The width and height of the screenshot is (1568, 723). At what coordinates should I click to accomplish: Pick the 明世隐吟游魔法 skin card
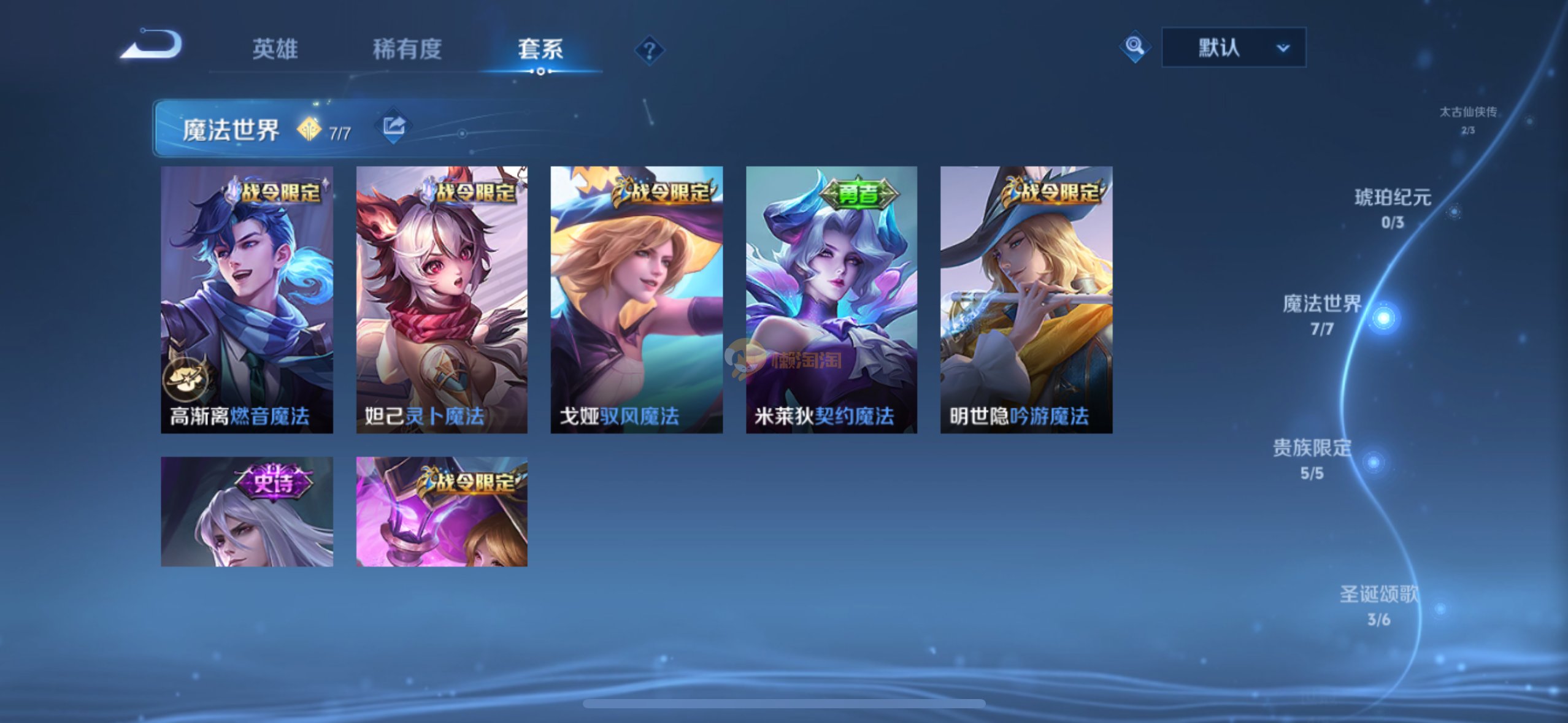pos(1026,299)
